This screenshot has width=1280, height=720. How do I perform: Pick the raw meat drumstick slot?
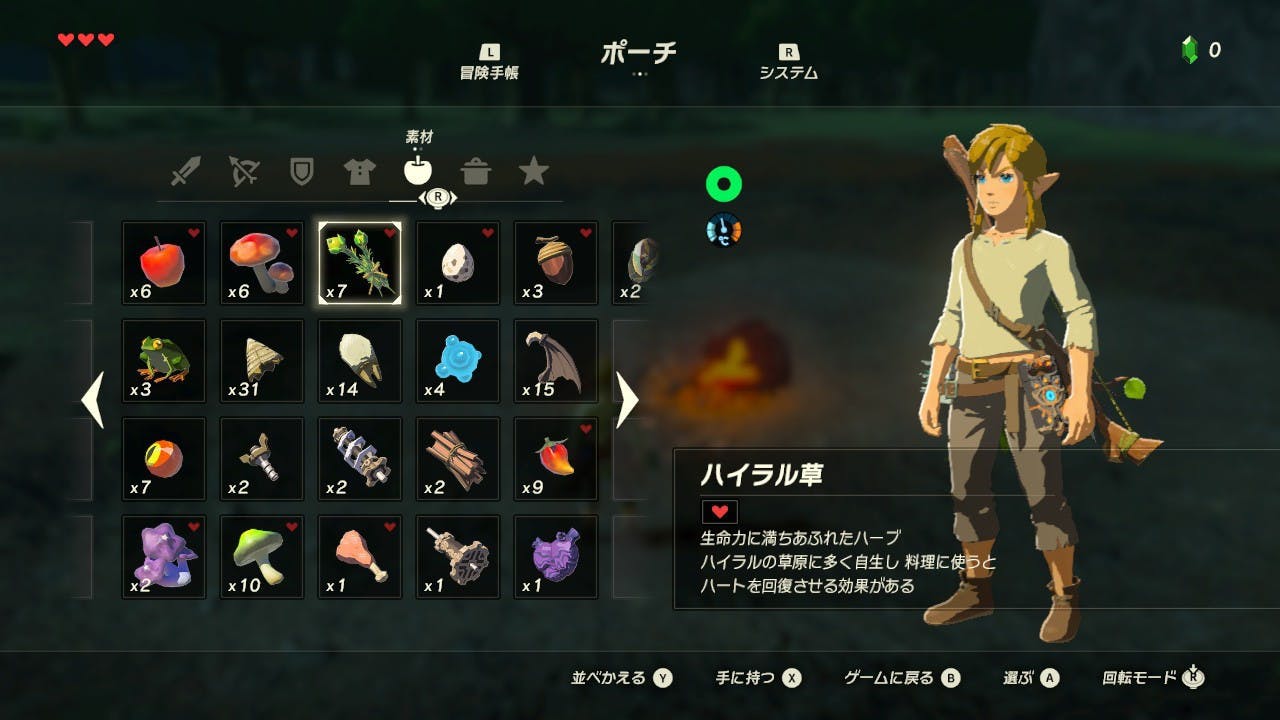(x=360, y=557)
